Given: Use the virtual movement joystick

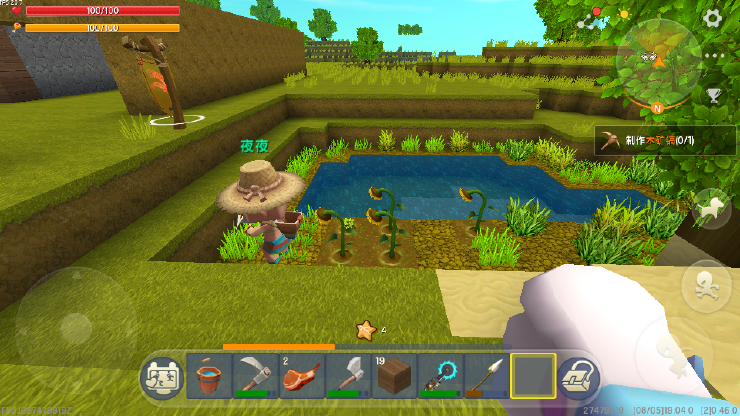Looking at the screenshot, I should tap(75, 325).
